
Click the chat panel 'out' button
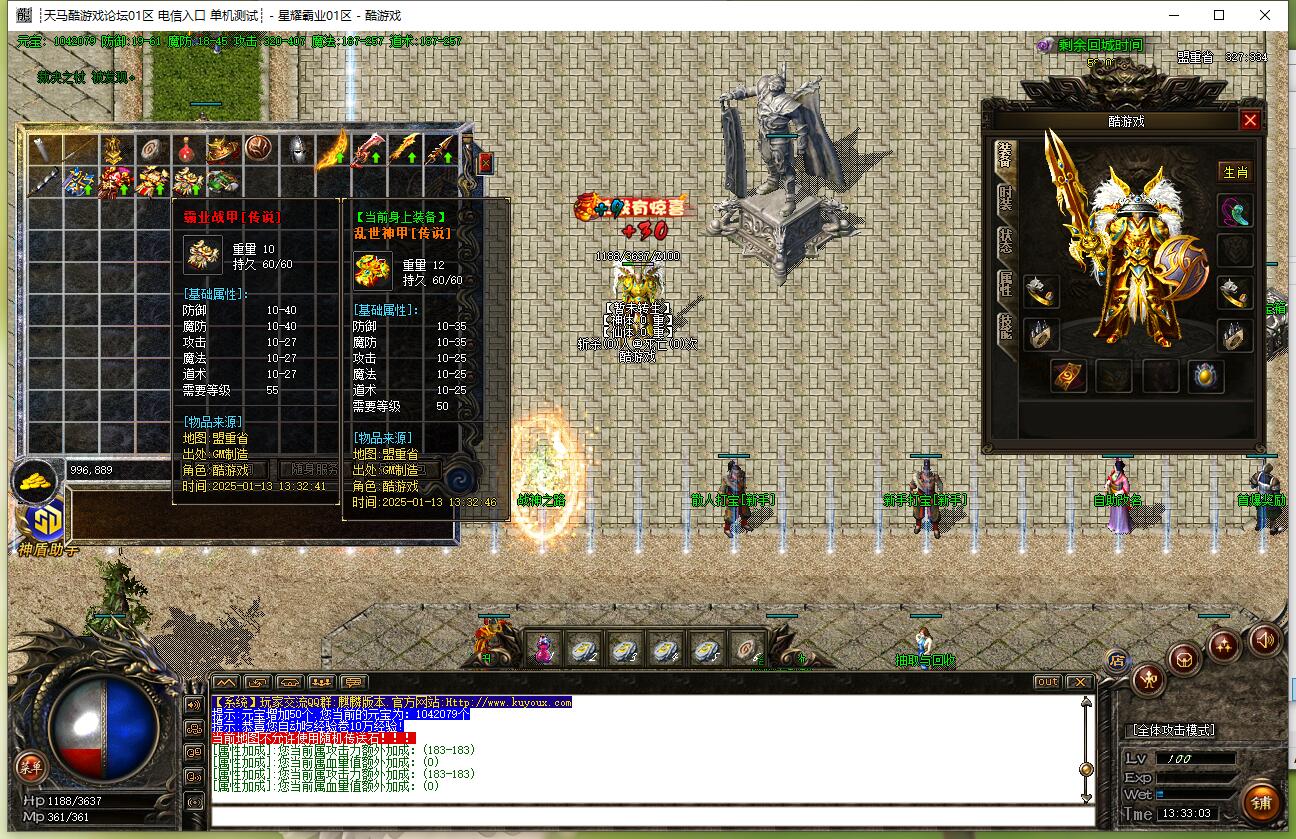click(x=1047, y=682)
